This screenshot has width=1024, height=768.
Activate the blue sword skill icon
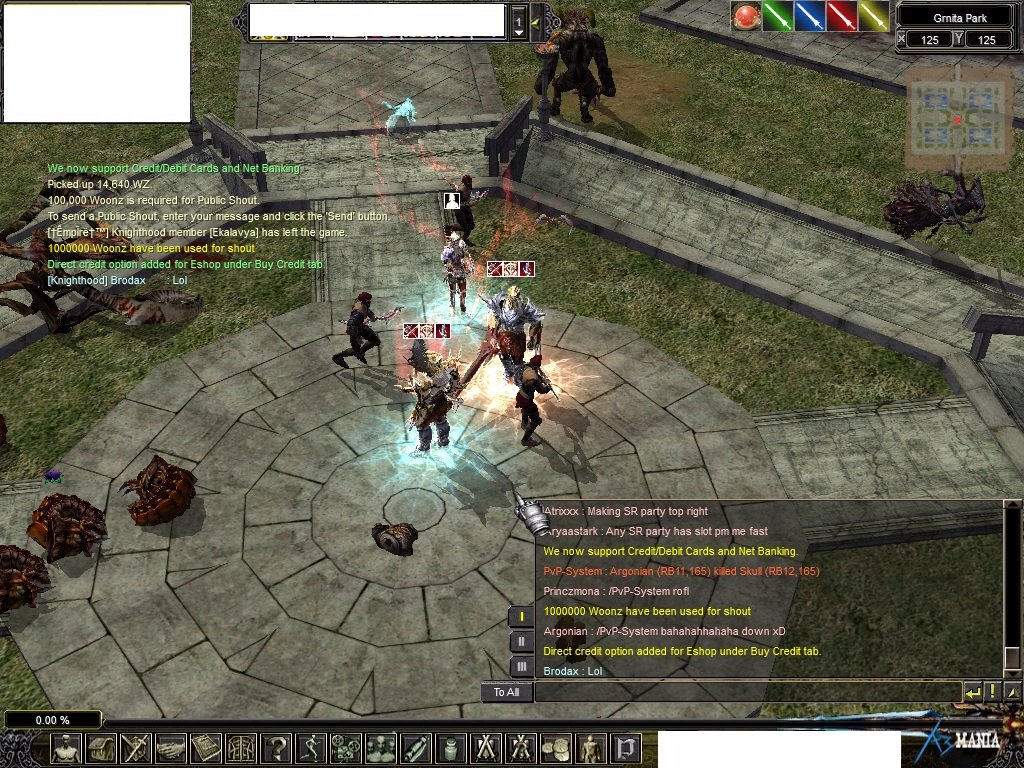click(810, 16)
